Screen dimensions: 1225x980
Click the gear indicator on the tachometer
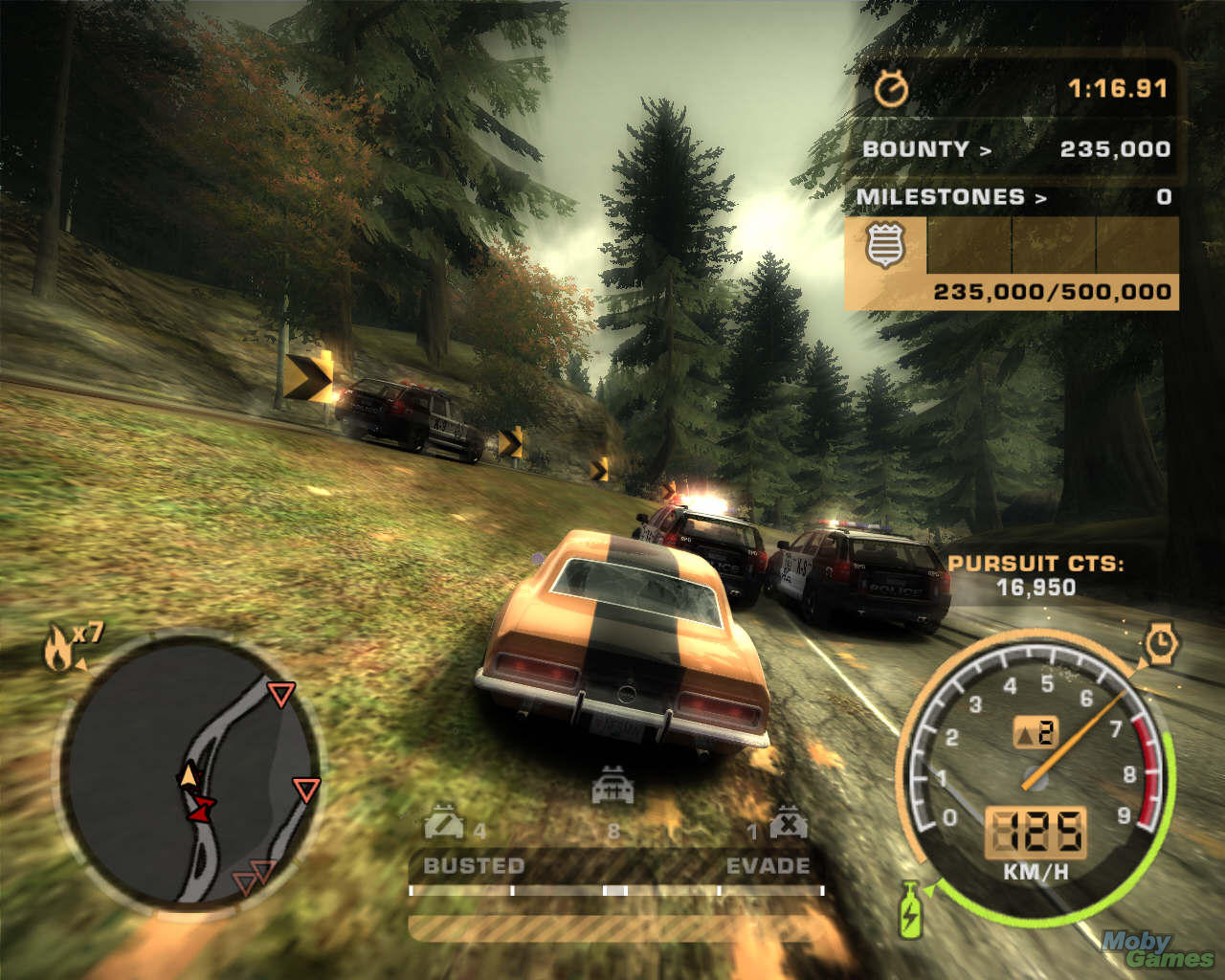(x=1036, y=733)
